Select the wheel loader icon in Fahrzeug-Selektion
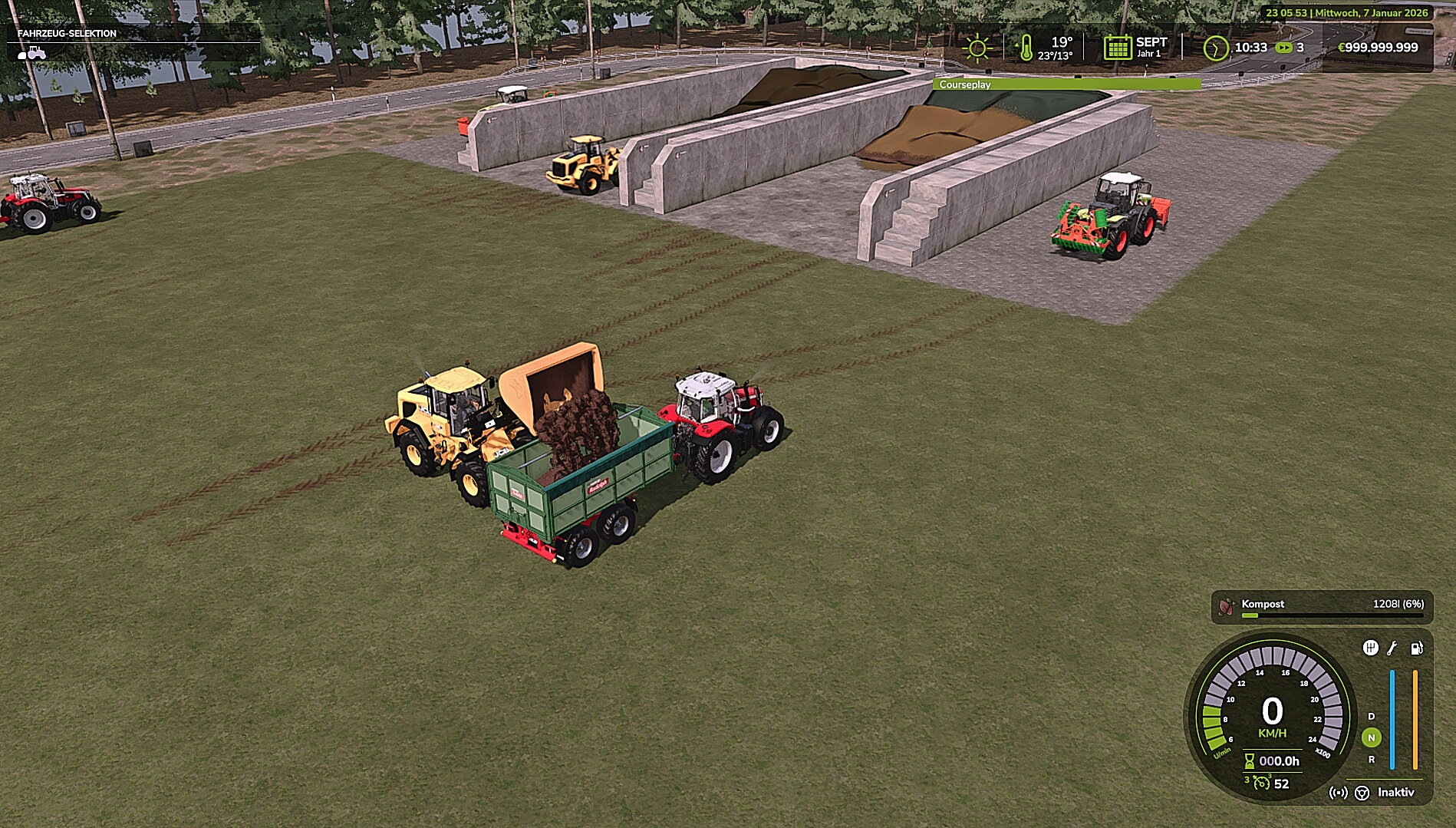 (21, 55)
